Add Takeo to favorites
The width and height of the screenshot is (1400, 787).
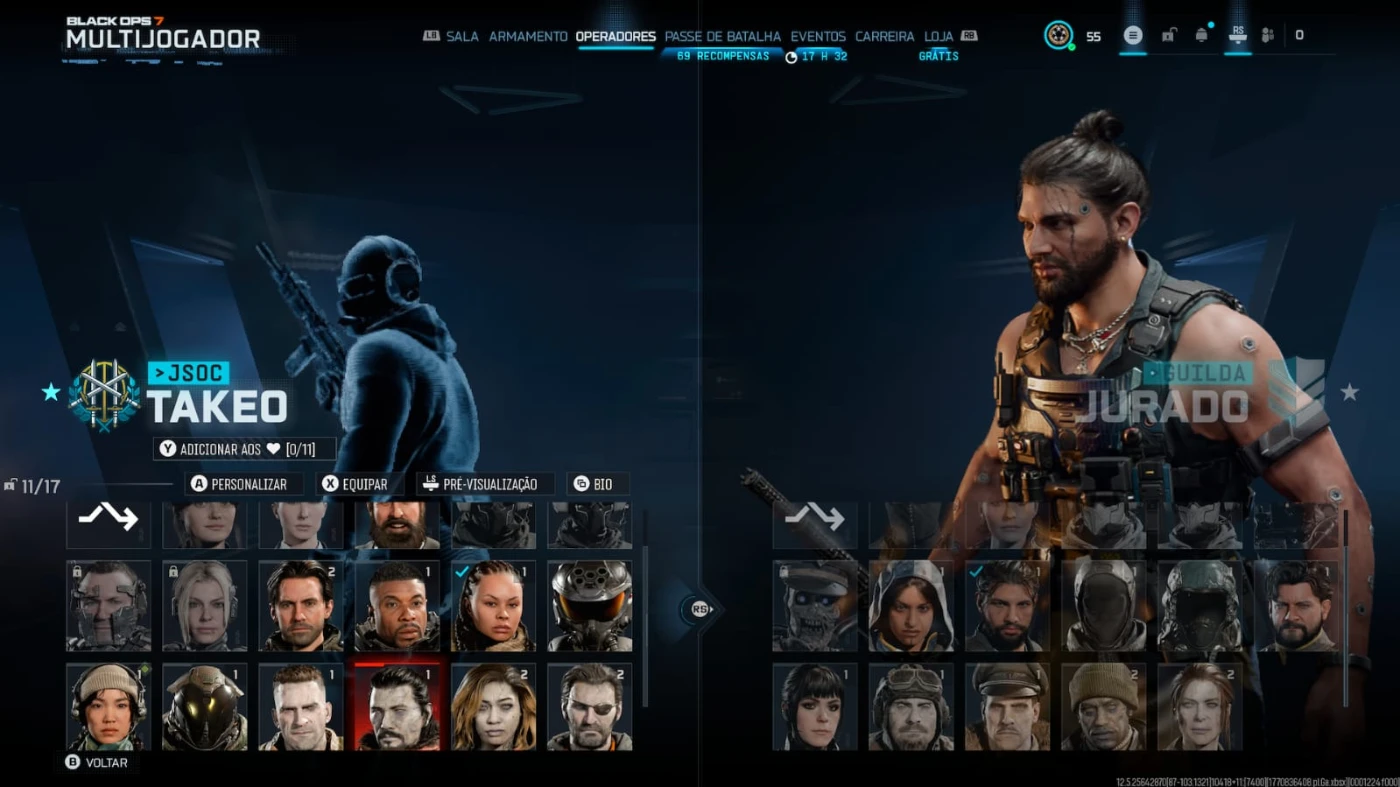pos(244,449)
